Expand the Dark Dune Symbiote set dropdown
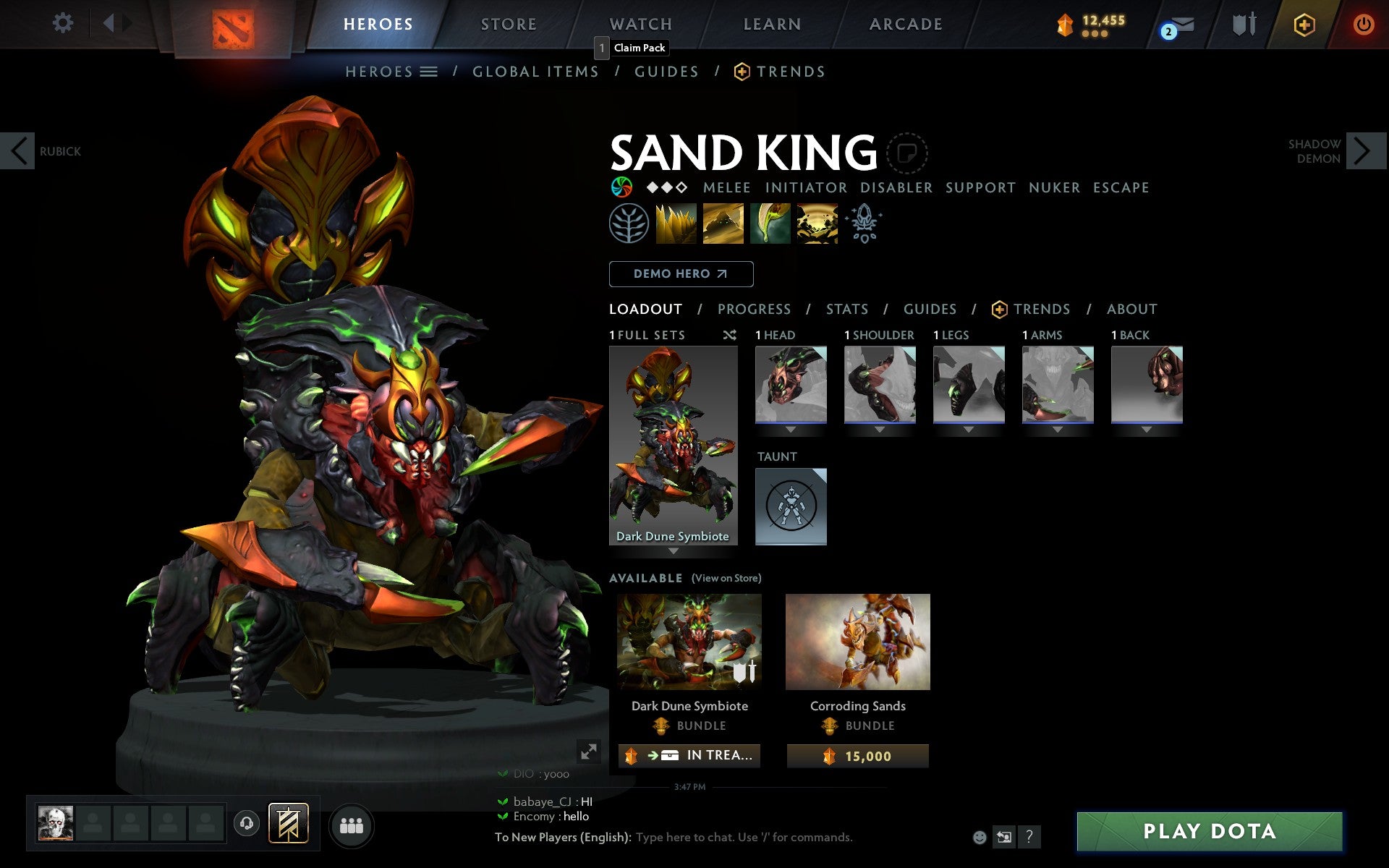The image size is (1389, 868). [x=674, y=550]
